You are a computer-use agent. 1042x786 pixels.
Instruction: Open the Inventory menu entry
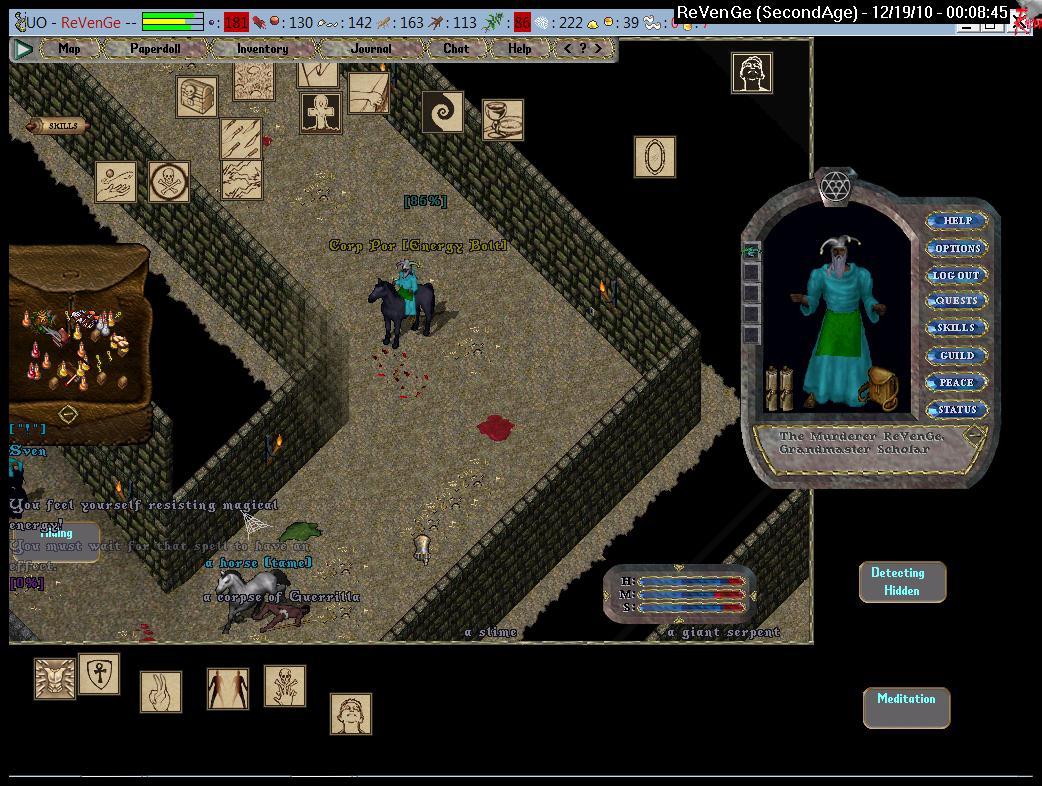coord(262,48)
